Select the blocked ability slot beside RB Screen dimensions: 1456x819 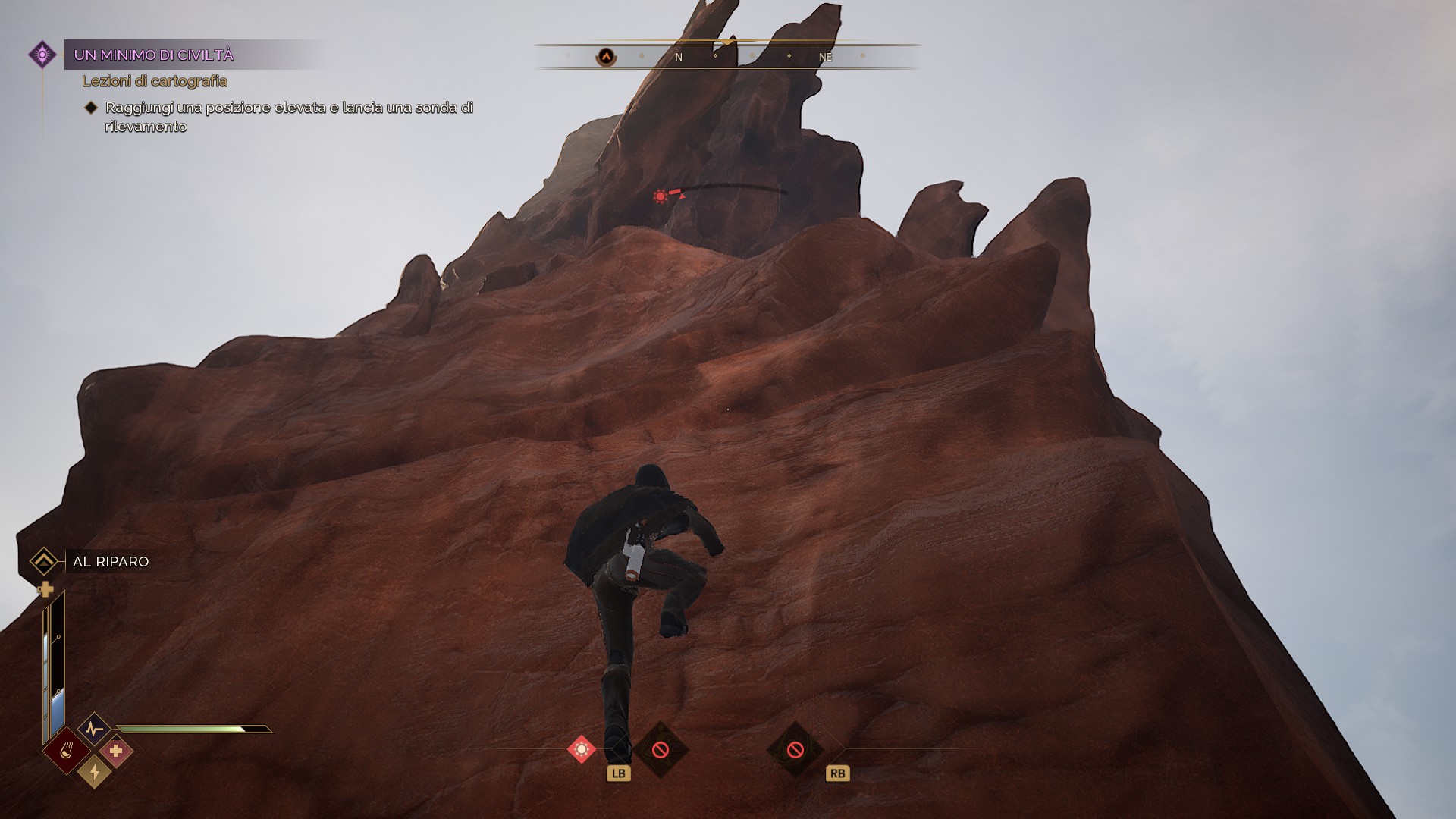(795, 750)
